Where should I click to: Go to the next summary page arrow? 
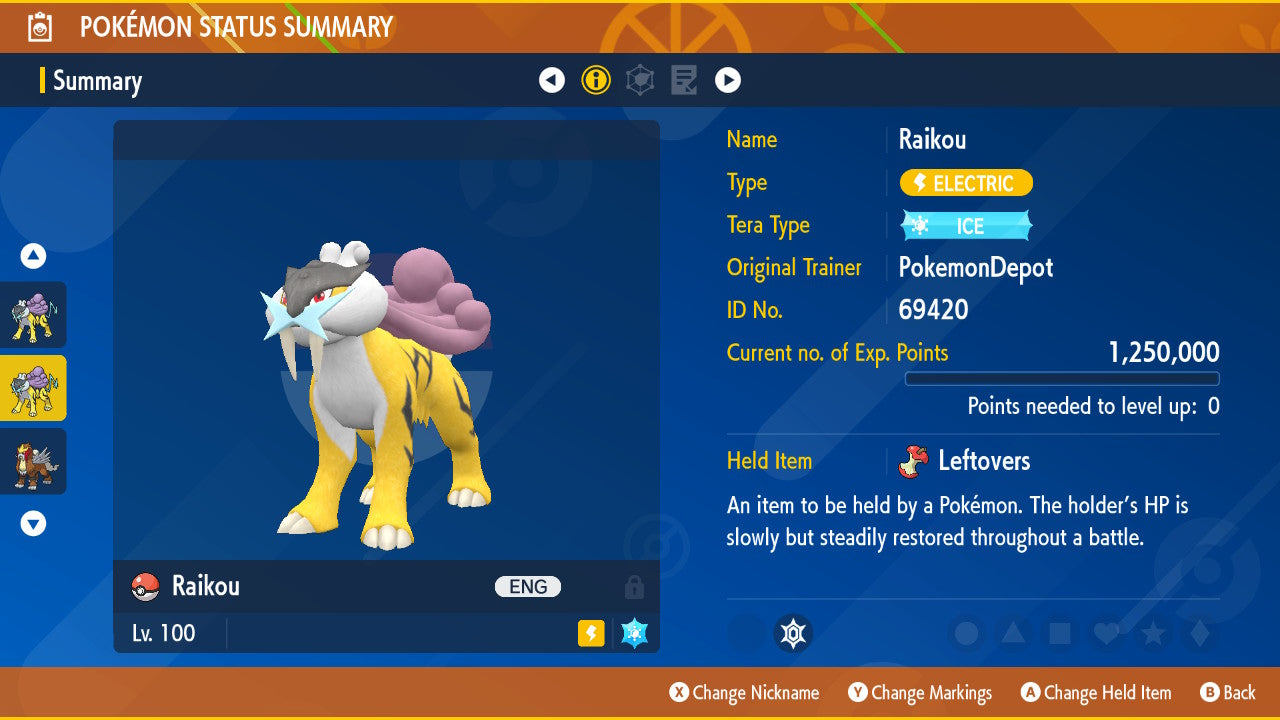pos(727,80)
